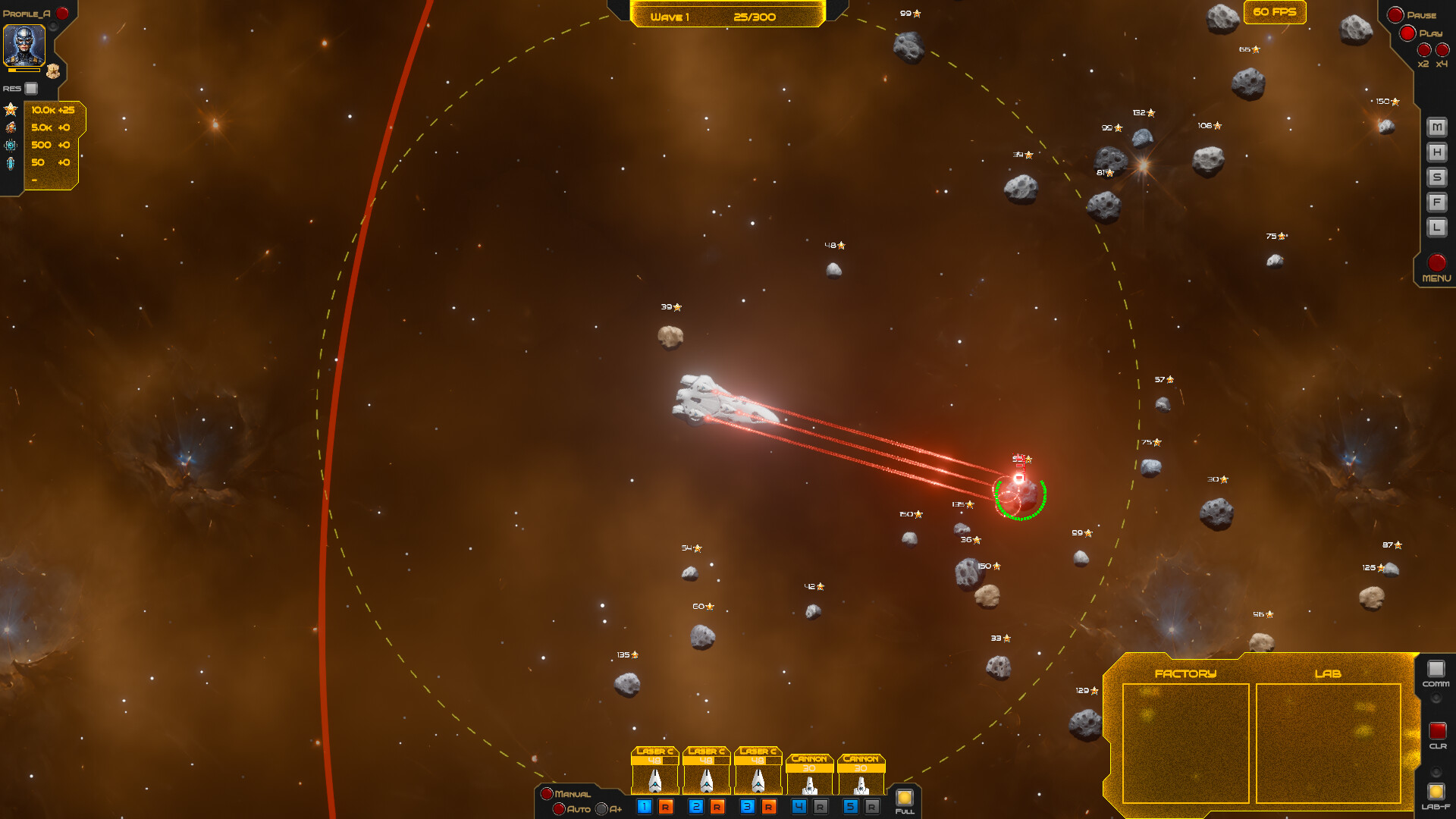Switch to the FACTORY tab

coord(1187,673)
